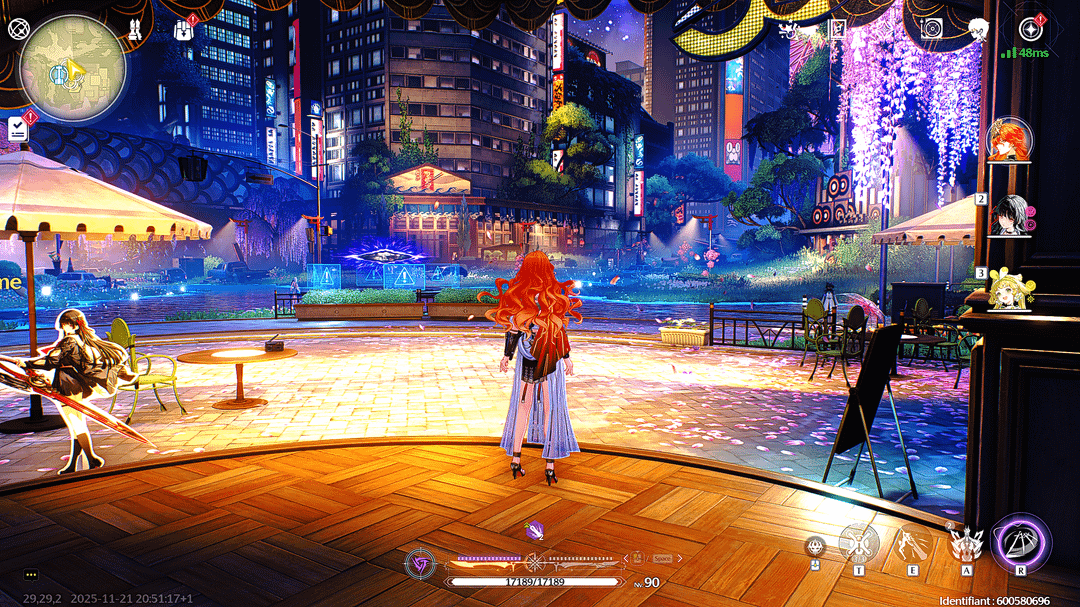Open the backpack inventory icon
Image resolution: width=1080 pixels, height=607 pixels.
tap(185, 28)
